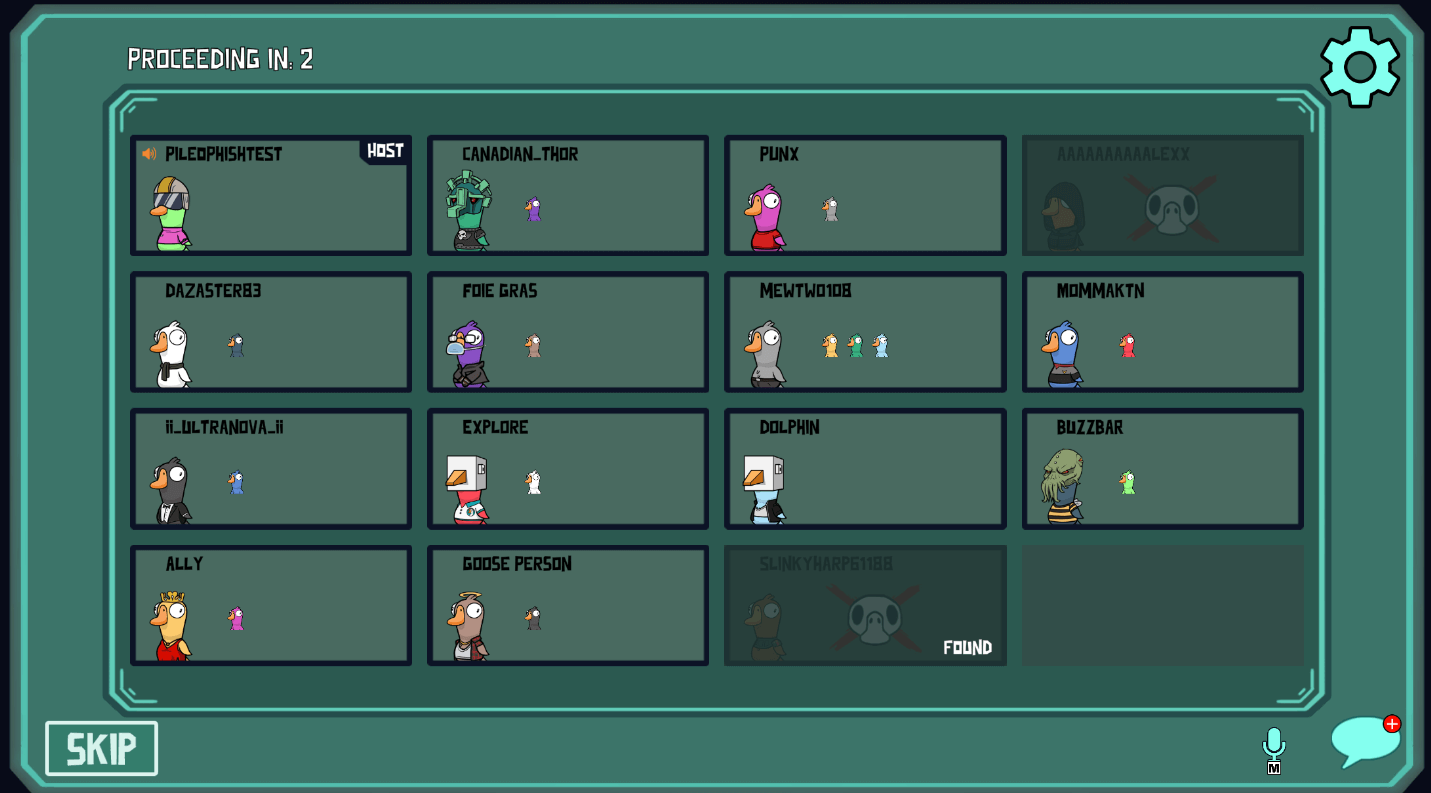
Task: Vote for player EXPLORE
Action: coord(568,469)
